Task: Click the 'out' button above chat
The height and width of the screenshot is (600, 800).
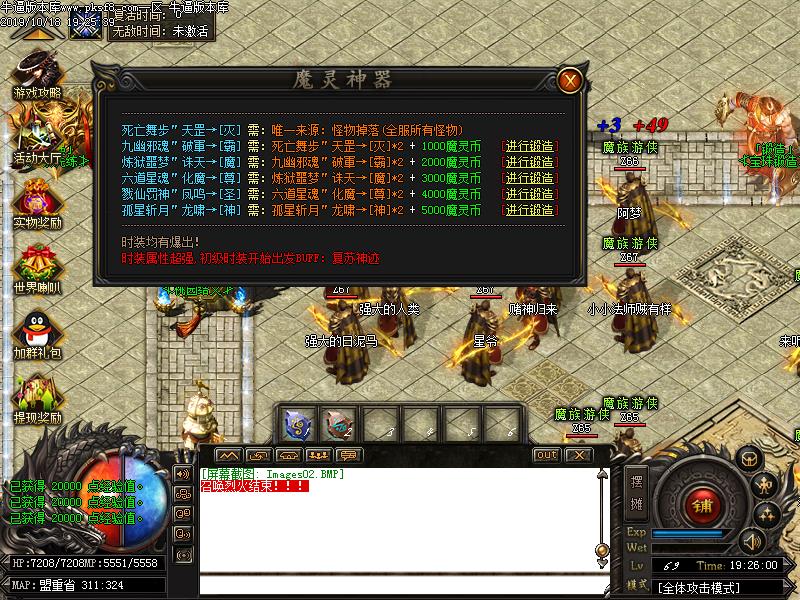Action: (x=546, y=455)
